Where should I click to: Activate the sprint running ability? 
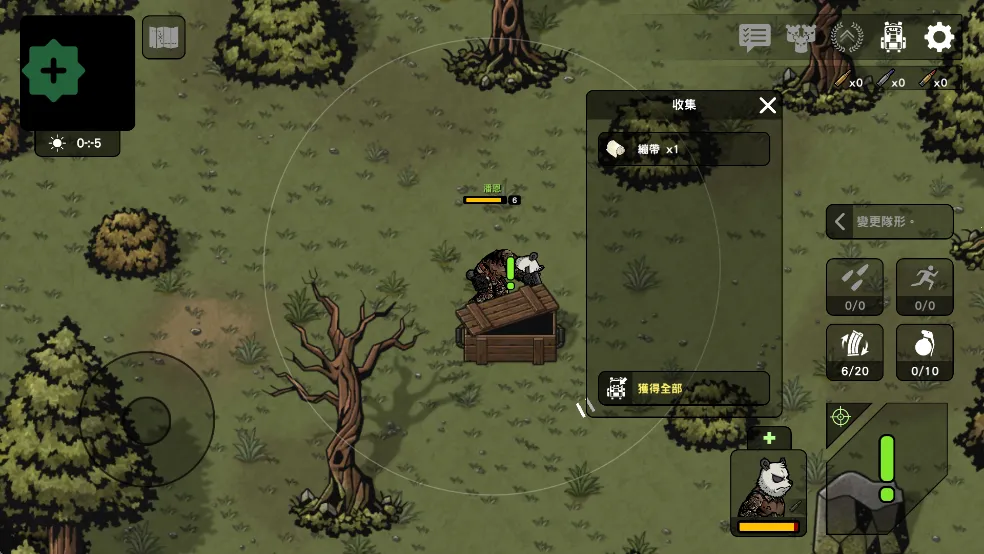pos(924,286)
